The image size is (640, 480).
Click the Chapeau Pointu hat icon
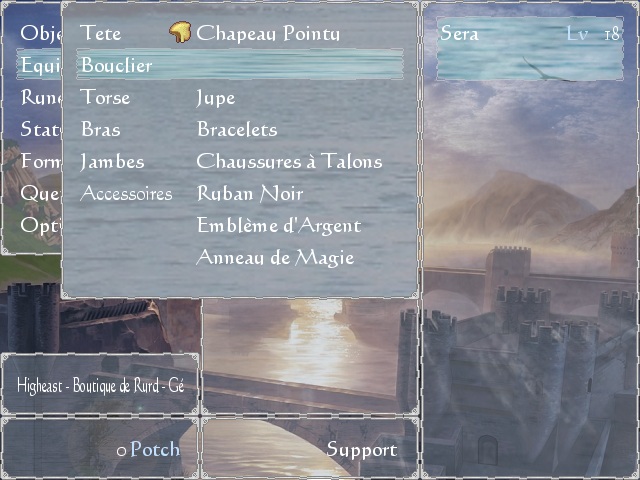[181, 34]
